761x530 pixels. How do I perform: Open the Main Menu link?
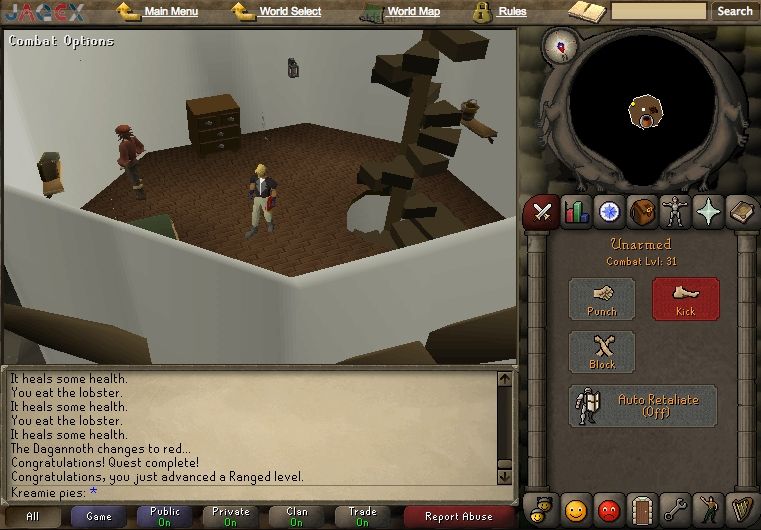170,12
